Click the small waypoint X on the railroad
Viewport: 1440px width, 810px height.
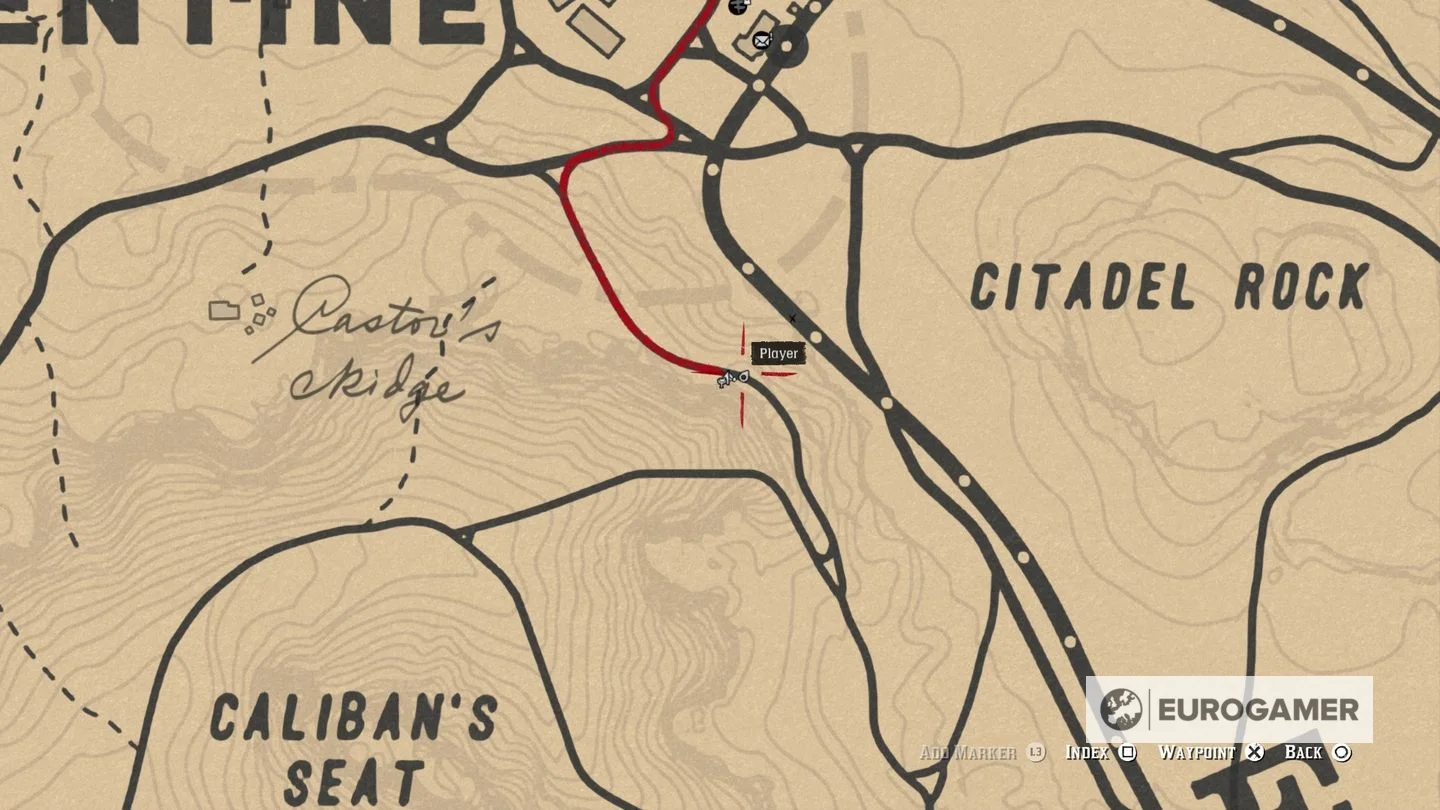[x=792, y=316]
